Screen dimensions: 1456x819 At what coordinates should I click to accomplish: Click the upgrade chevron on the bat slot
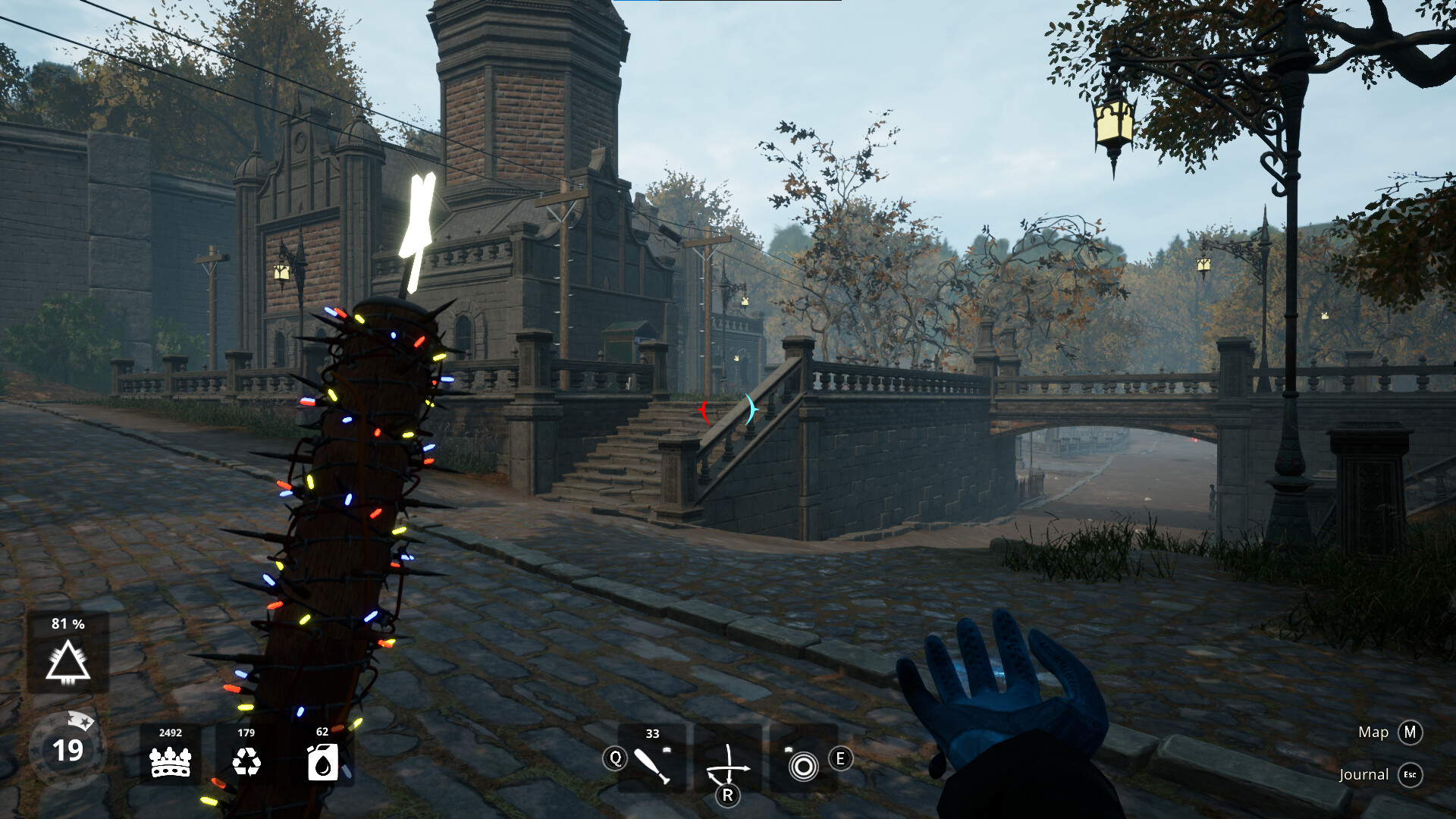point(667,750)
